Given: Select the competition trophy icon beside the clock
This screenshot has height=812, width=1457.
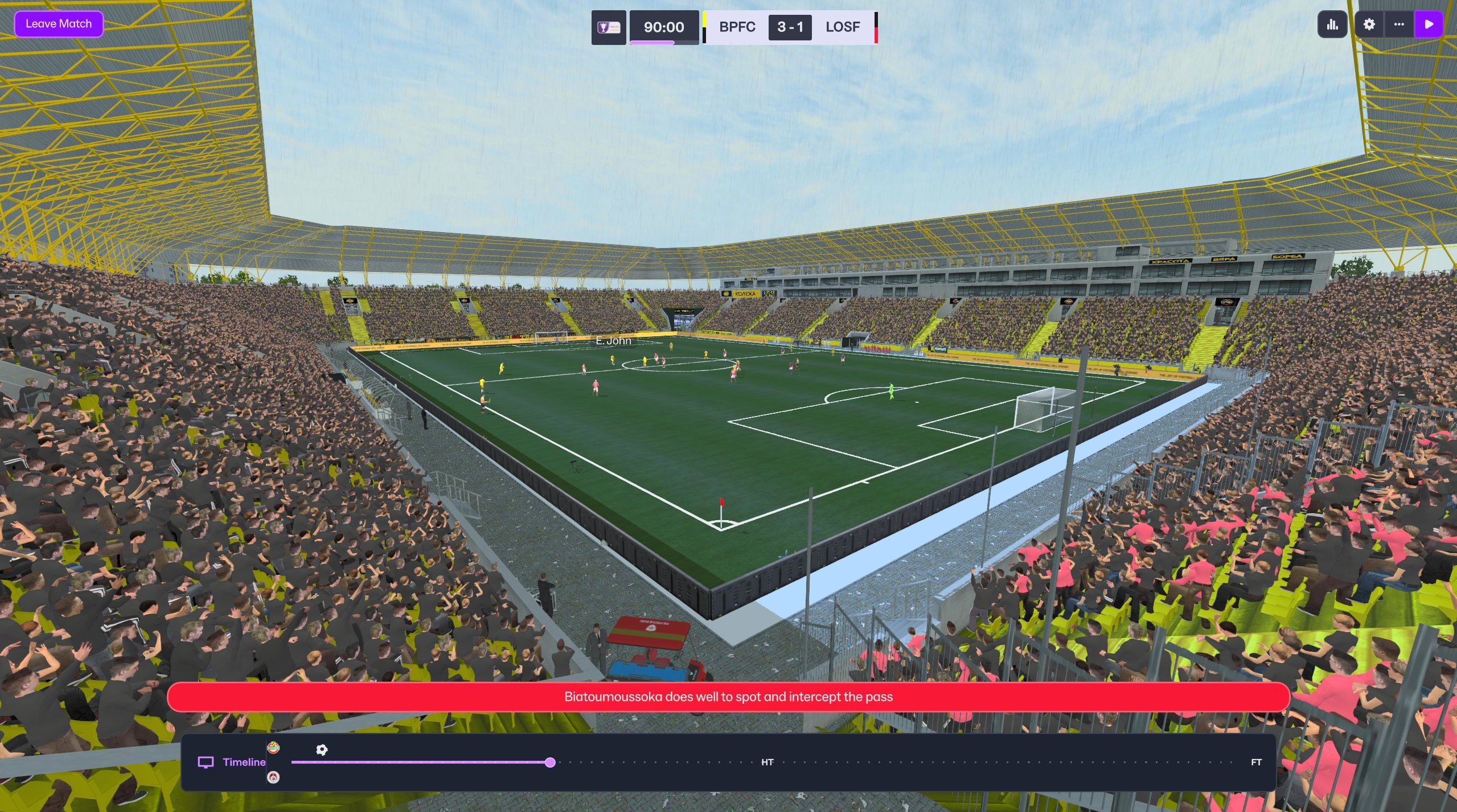Looking at the screenshot, I should pyautogui.click(x=608, y=27).
